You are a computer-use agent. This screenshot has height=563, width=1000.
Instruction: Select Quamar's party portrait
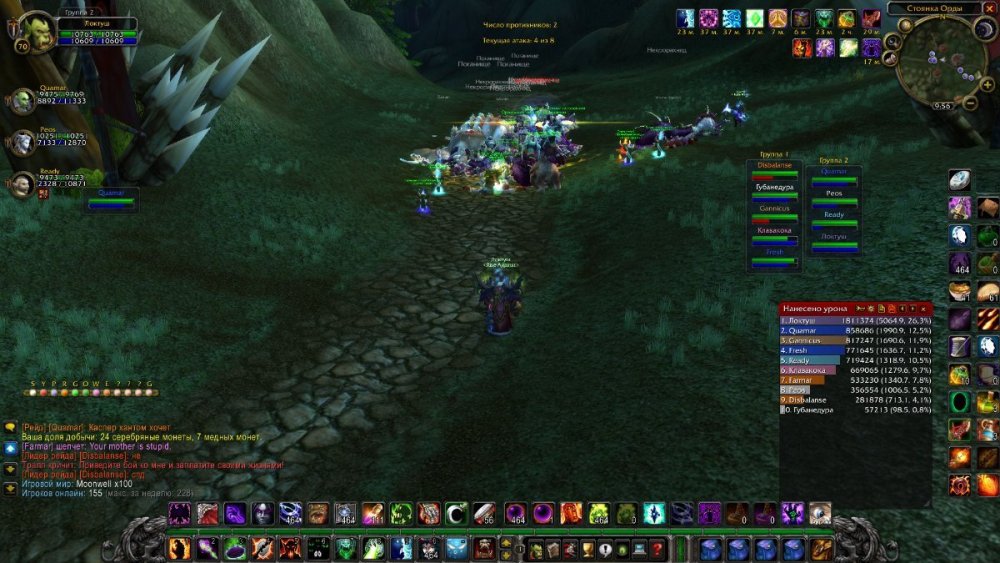coord(23,100)
